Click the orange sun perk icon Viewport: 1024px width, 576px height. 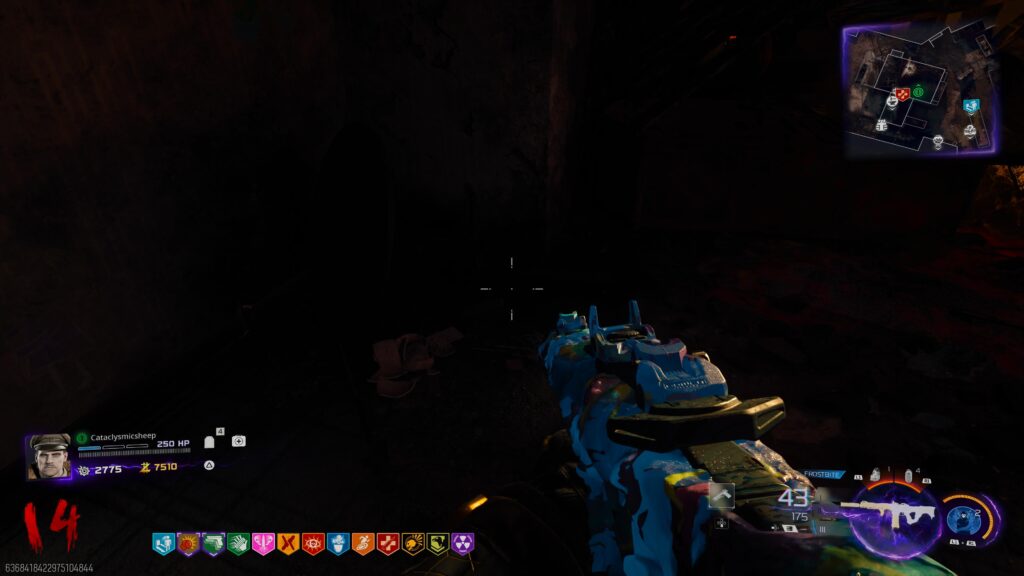pos(188,543)
